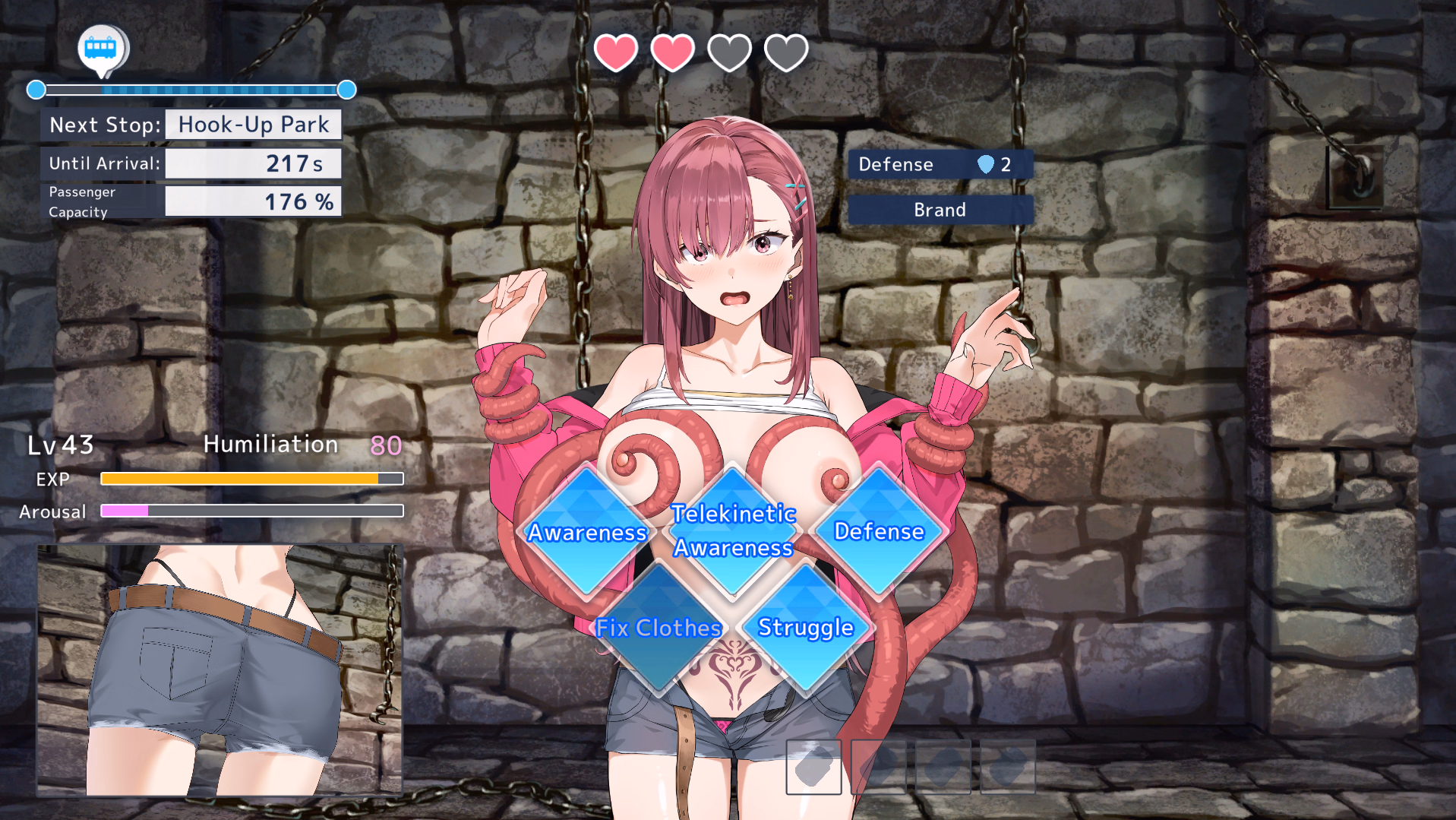Pick the Struggle action
1456x820 pixels.
coord(806,628)
